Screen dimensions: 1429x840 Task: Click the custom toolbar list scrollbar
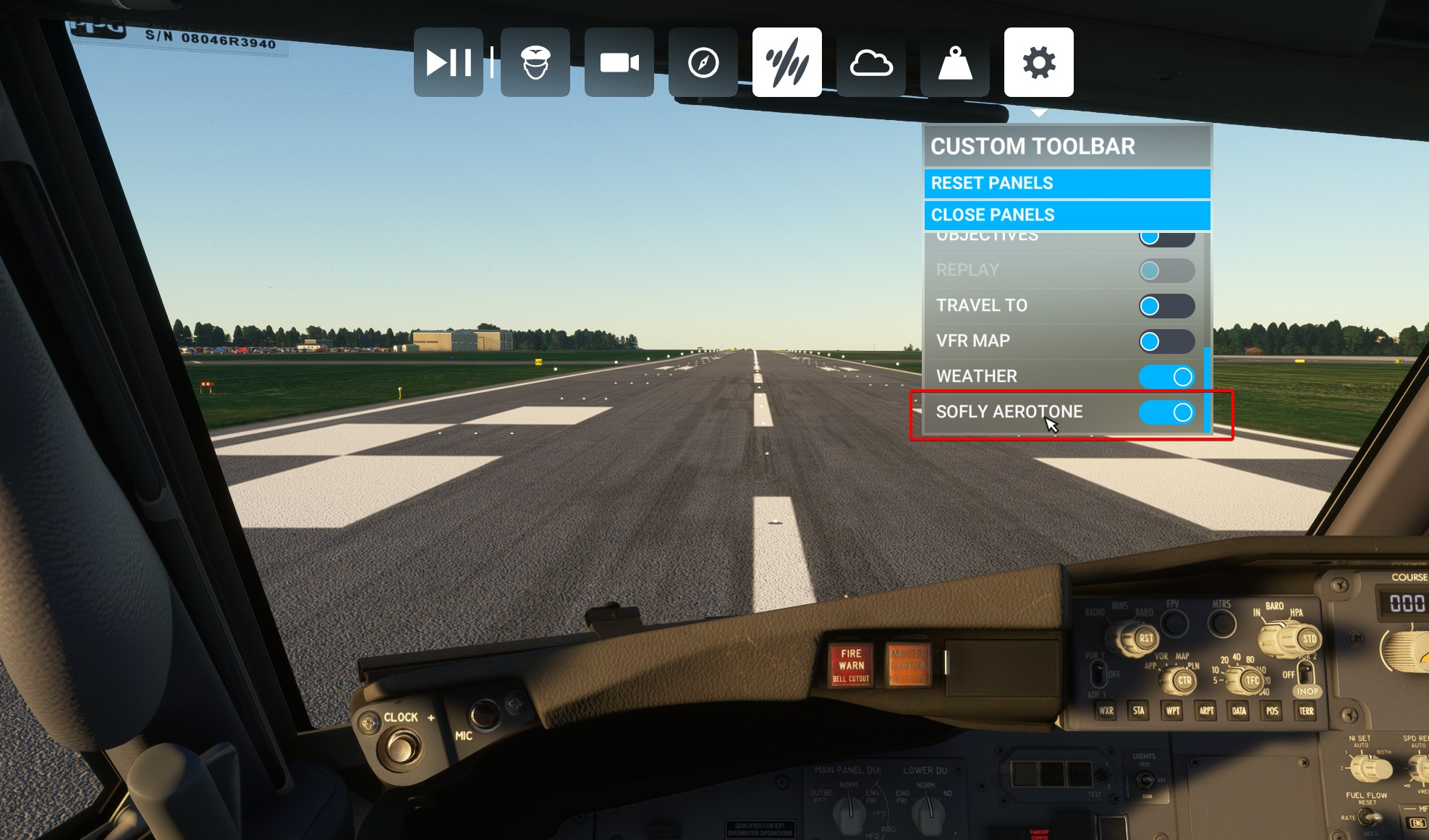tap(1207, 389)
